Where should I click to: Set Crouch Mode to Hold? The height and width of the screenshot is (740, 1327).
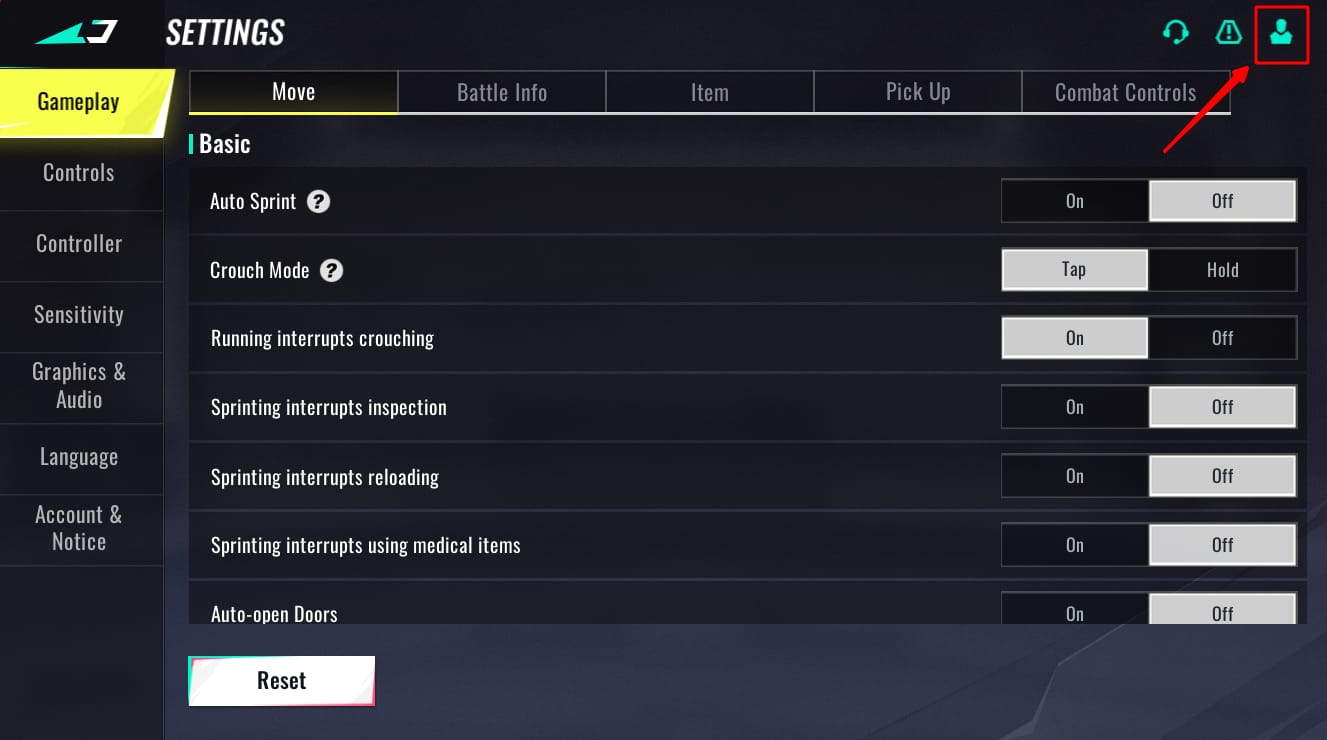1222,270
